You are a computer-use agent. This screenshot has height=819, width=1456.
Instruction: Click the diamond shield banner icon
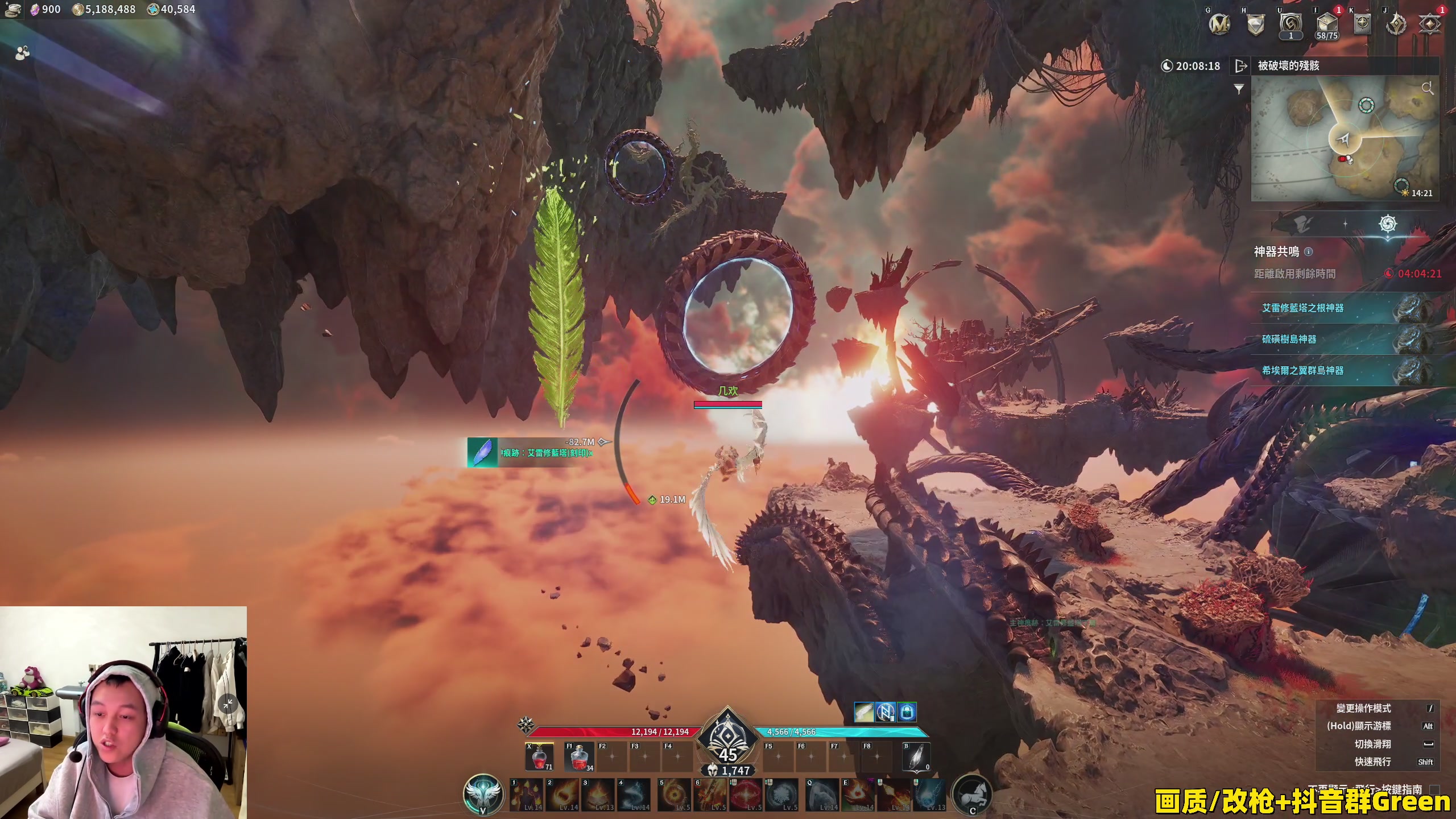tap(1256, 24)
